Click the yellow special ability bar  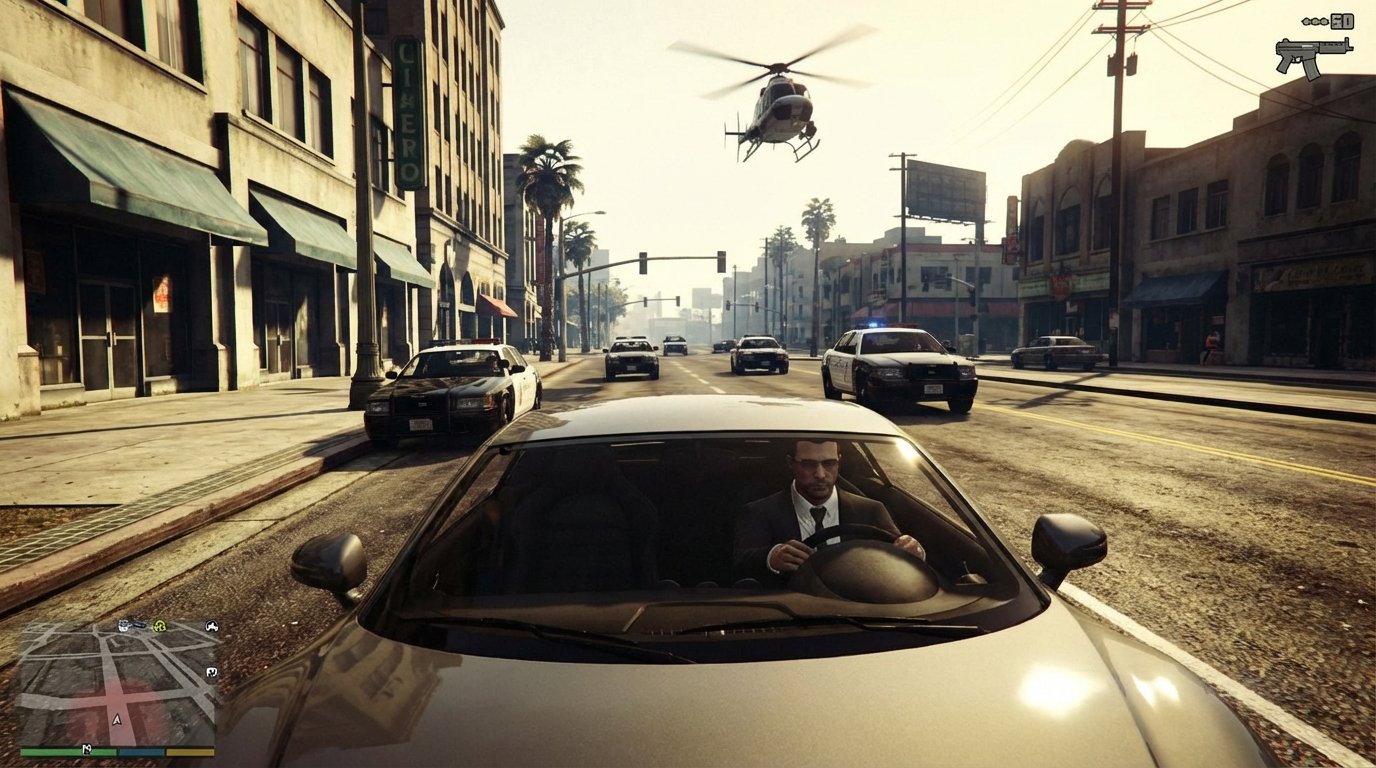pos(190,752)
